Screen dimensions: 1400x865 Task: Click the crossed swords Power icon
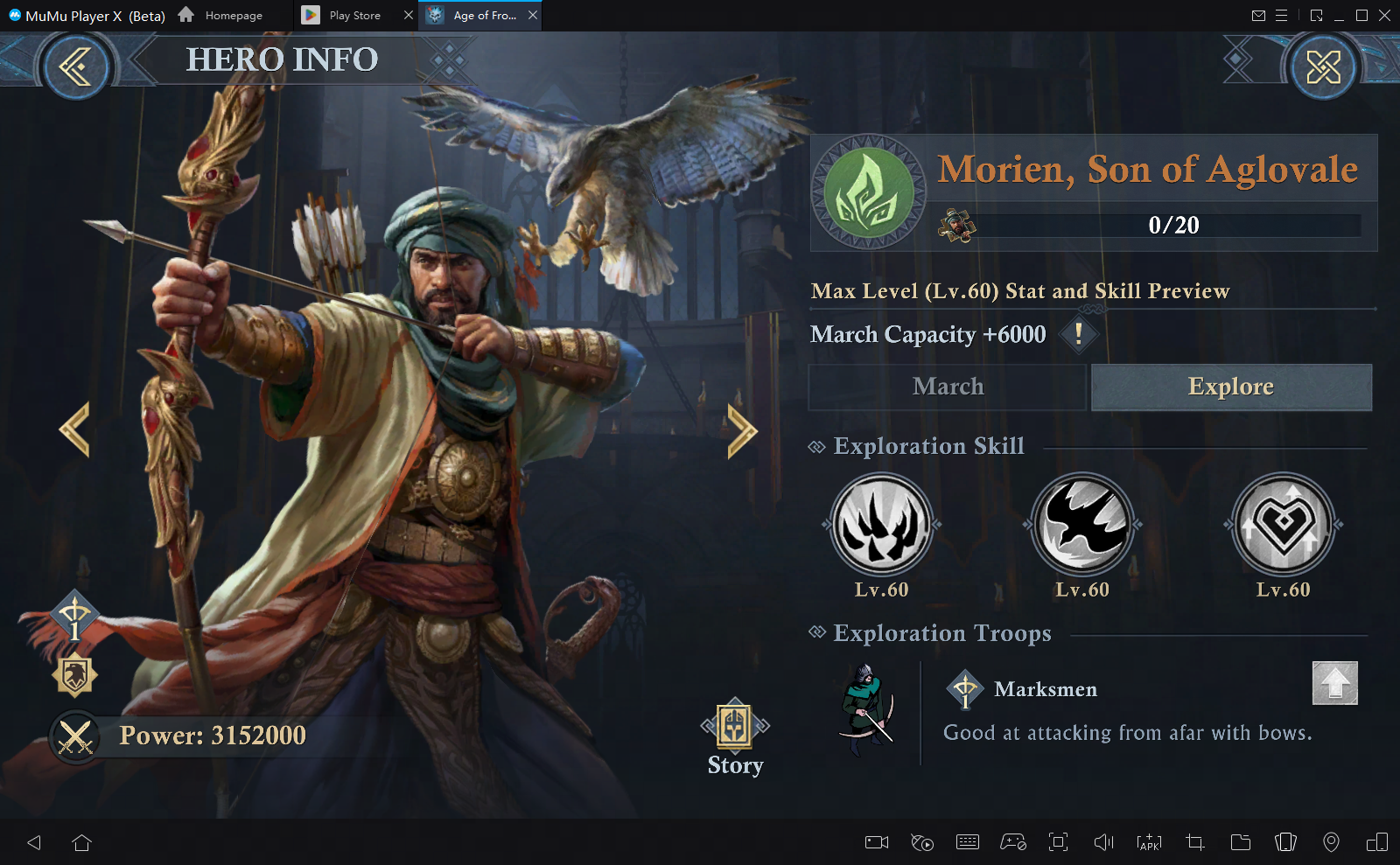coord(75,736)
